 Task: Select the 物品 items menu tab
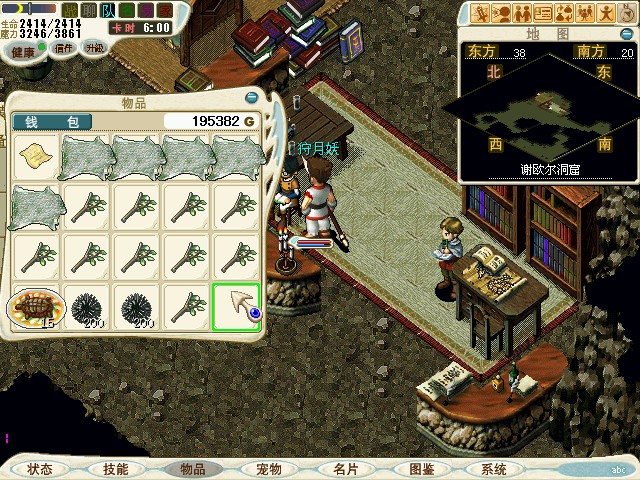coord(192,469)
